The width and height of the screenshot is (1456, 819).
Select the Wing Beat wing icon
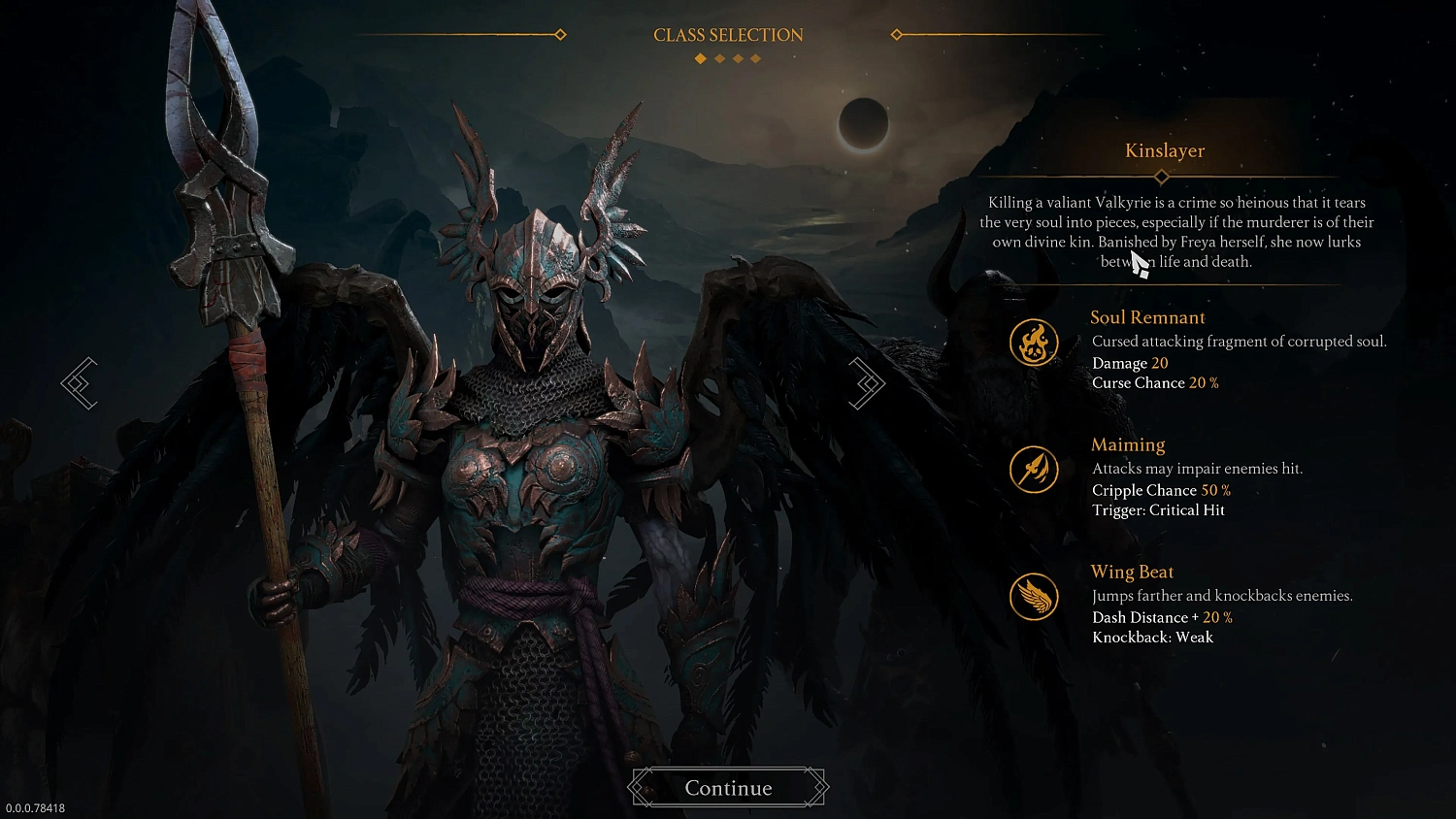coord(1034,596)
